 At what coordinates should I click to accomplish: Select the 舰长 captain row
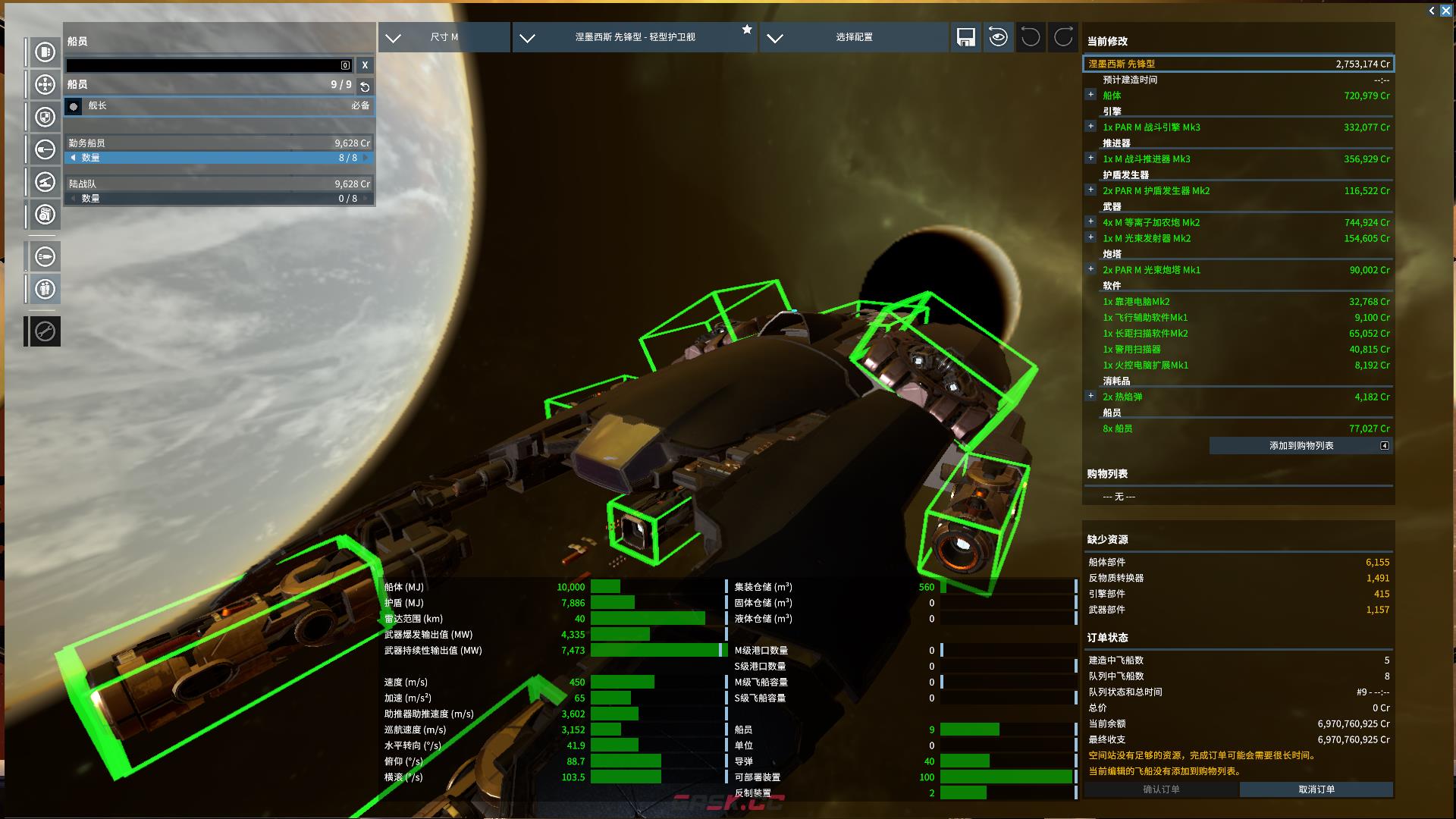click(218, 106)
